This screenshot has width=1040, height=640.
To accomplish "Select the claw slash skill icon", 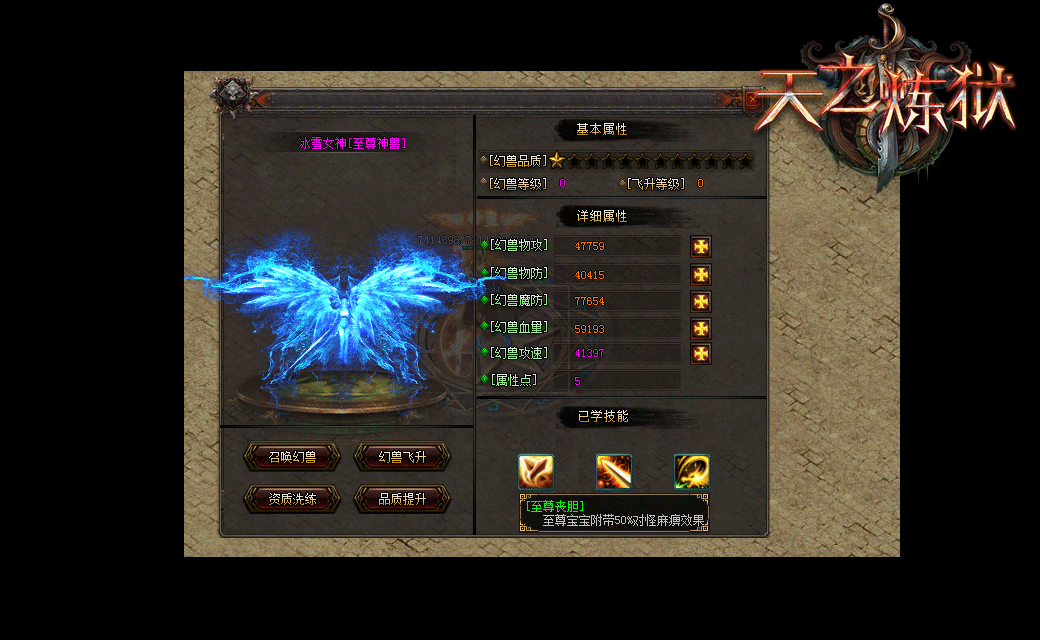I will (536, 472).
